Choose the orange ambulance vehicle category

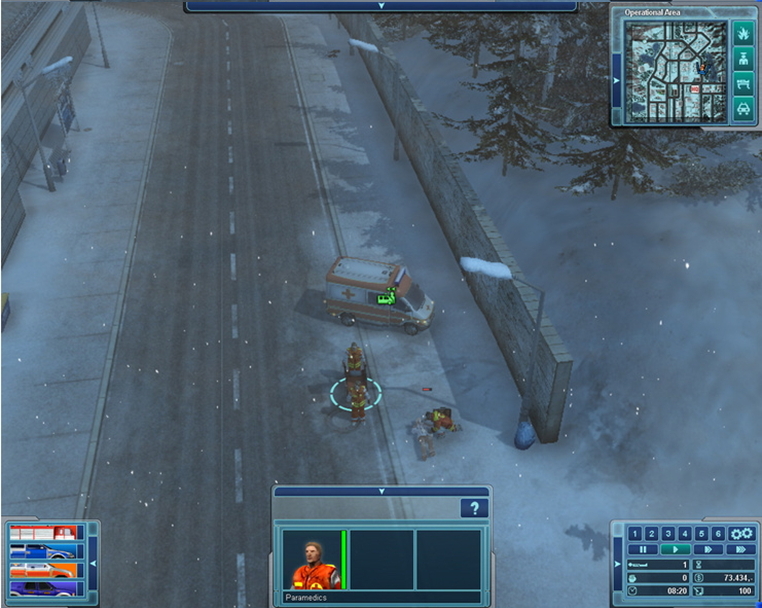click(x=44, y=568)
